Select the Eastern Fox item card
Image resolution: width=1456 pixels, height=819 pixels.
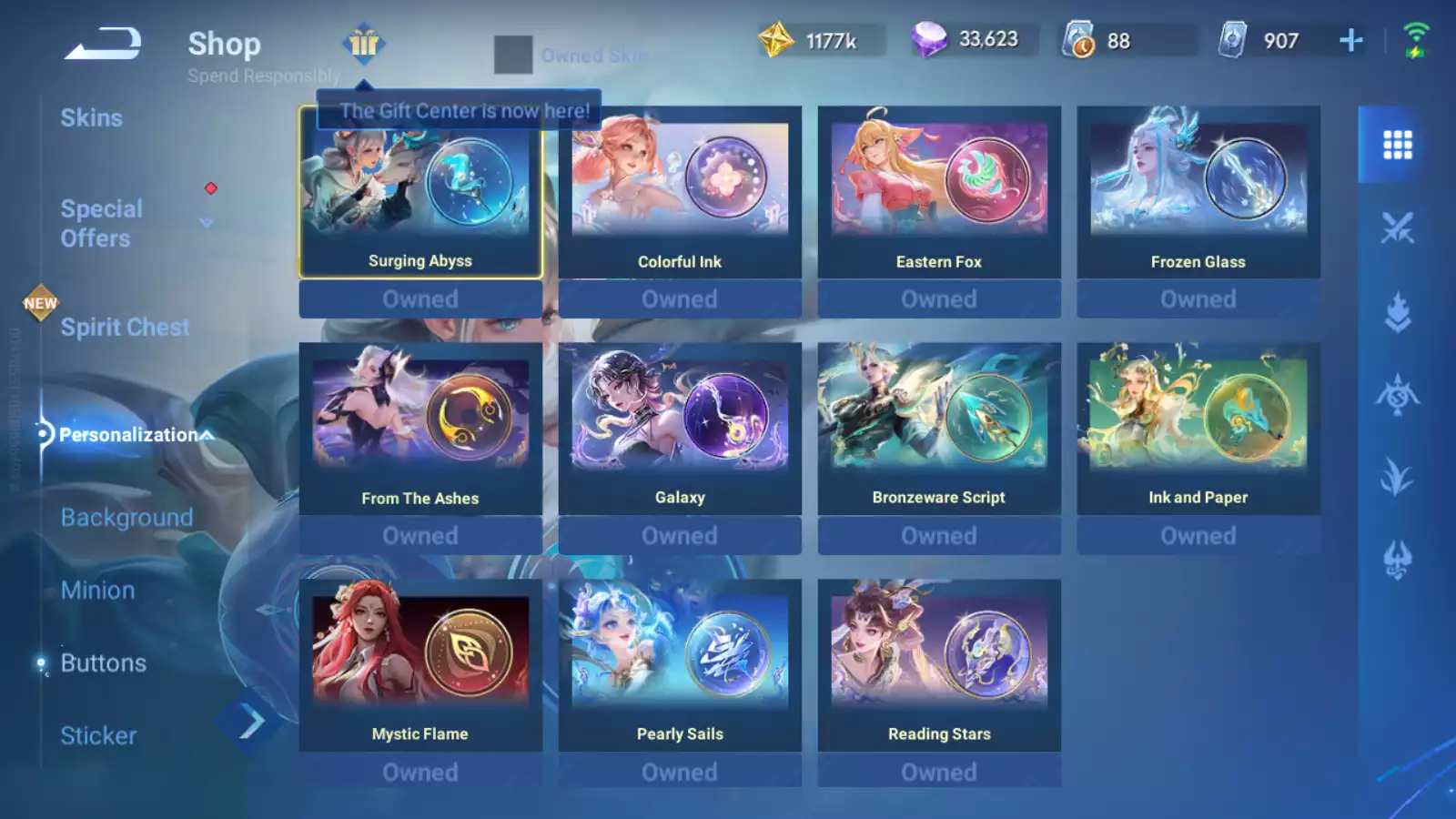coord(939,192)
